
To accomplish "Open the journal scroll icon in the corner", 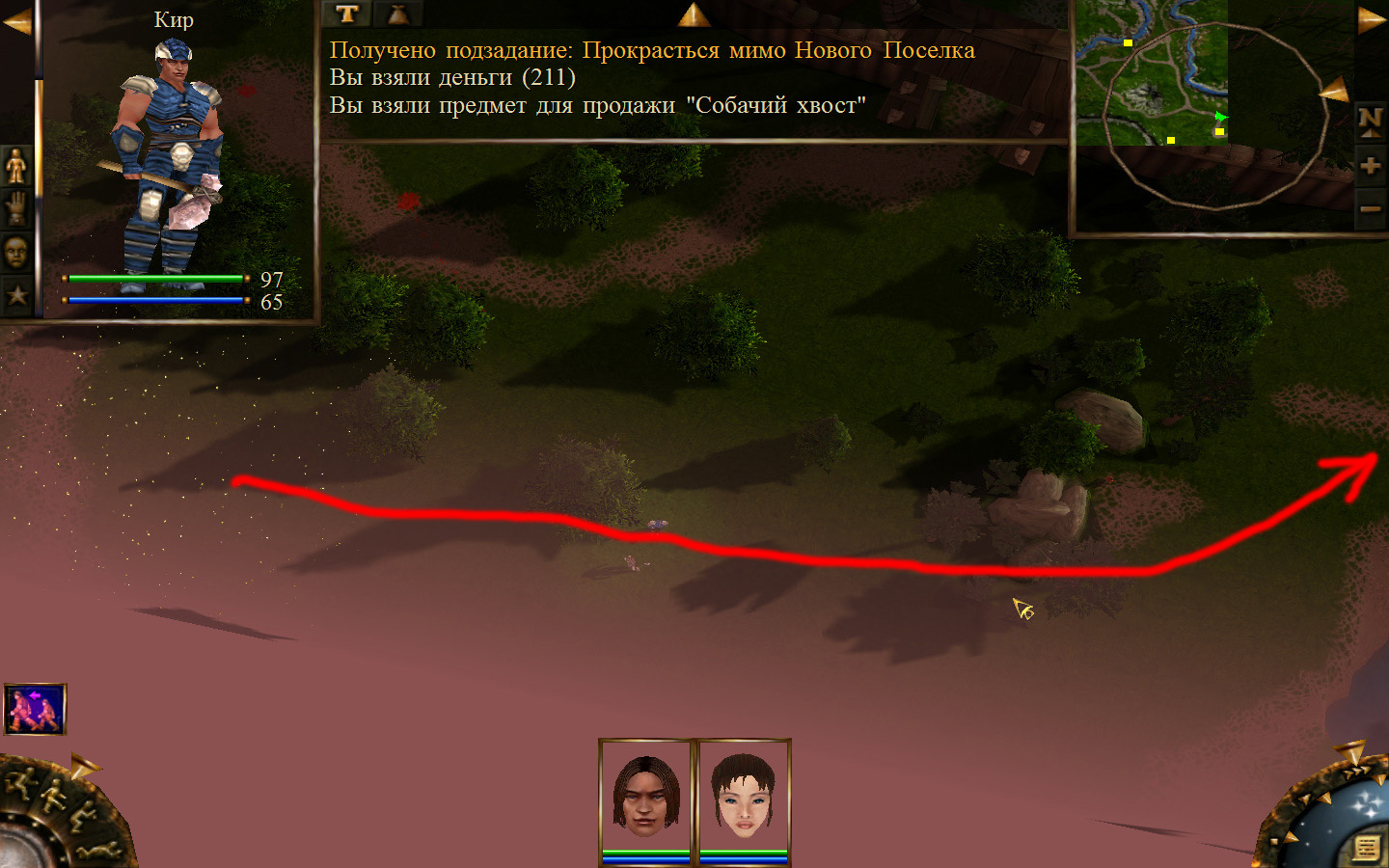I will 1366,848.
